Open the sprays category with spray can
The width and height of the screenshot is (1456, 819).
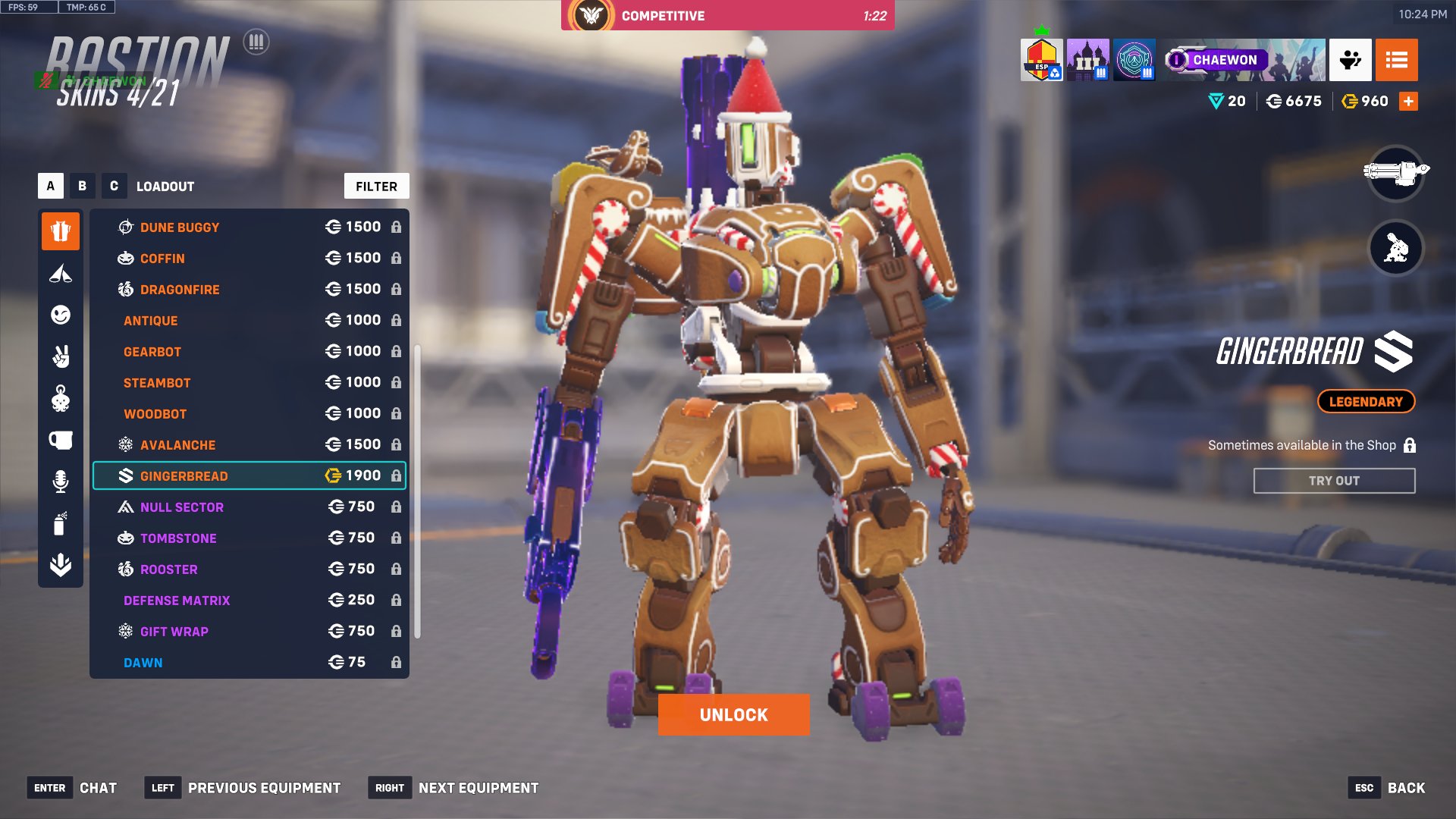click(x=61, y=523)
